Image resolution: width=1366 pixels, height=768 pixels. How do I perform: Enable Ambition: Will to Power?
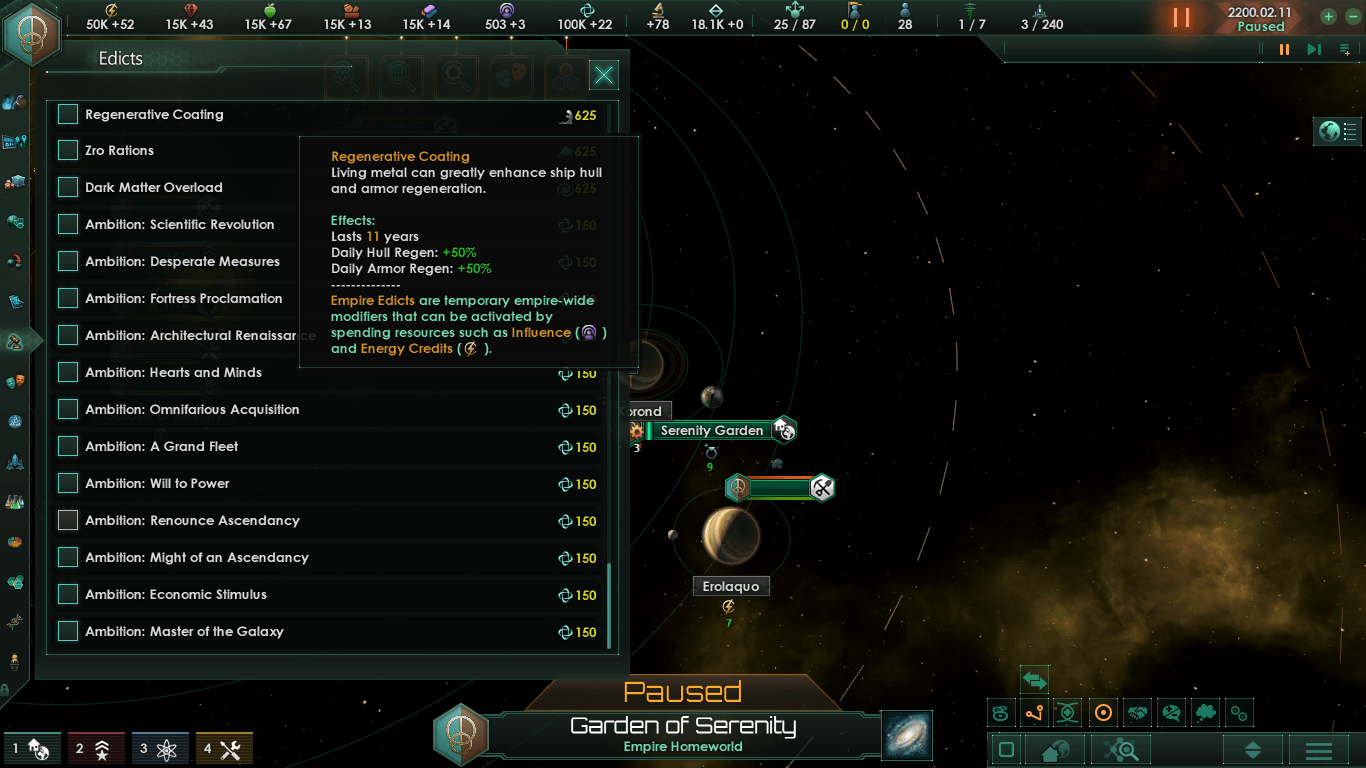pyautogui.click(x=68, y=484)
